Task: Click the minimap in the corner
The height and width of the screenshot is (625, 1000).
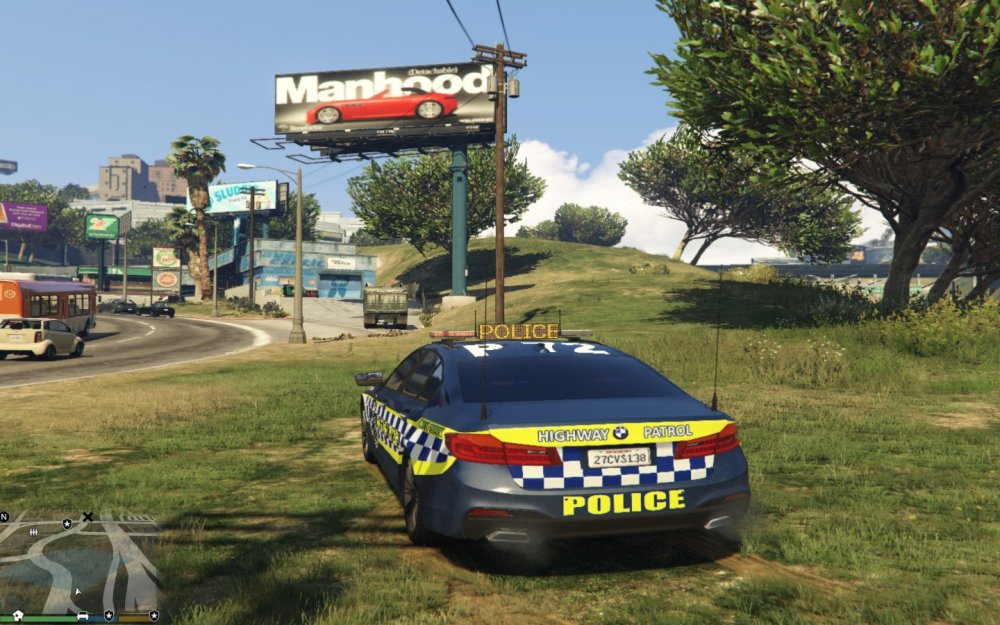Action: pos(80,562)
